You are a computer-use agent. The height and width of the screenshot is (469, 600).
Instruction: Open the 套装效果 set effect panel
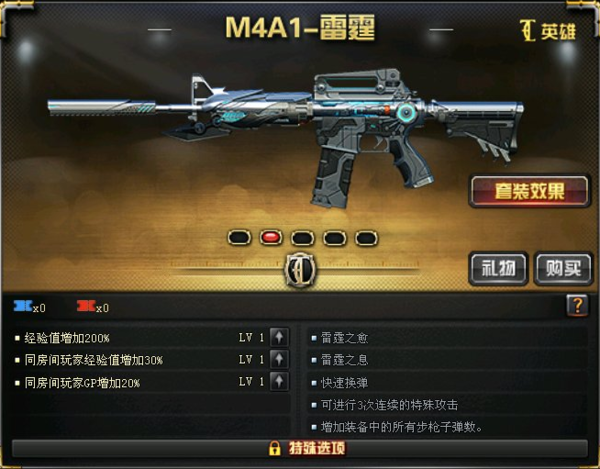[x=529, y=190]
